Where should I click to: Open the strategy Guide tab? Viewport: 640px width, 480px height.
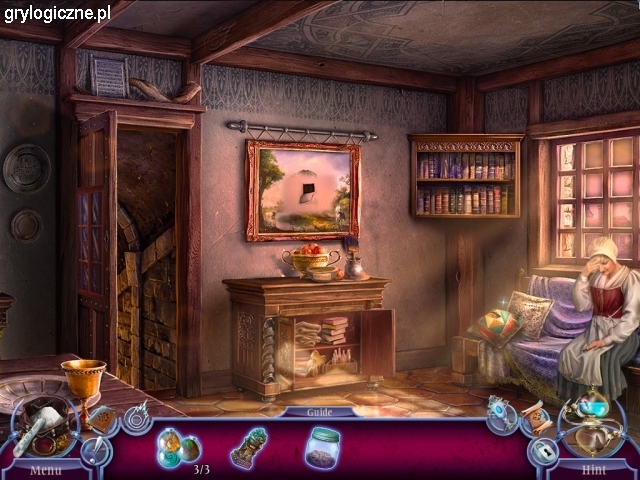318,411
